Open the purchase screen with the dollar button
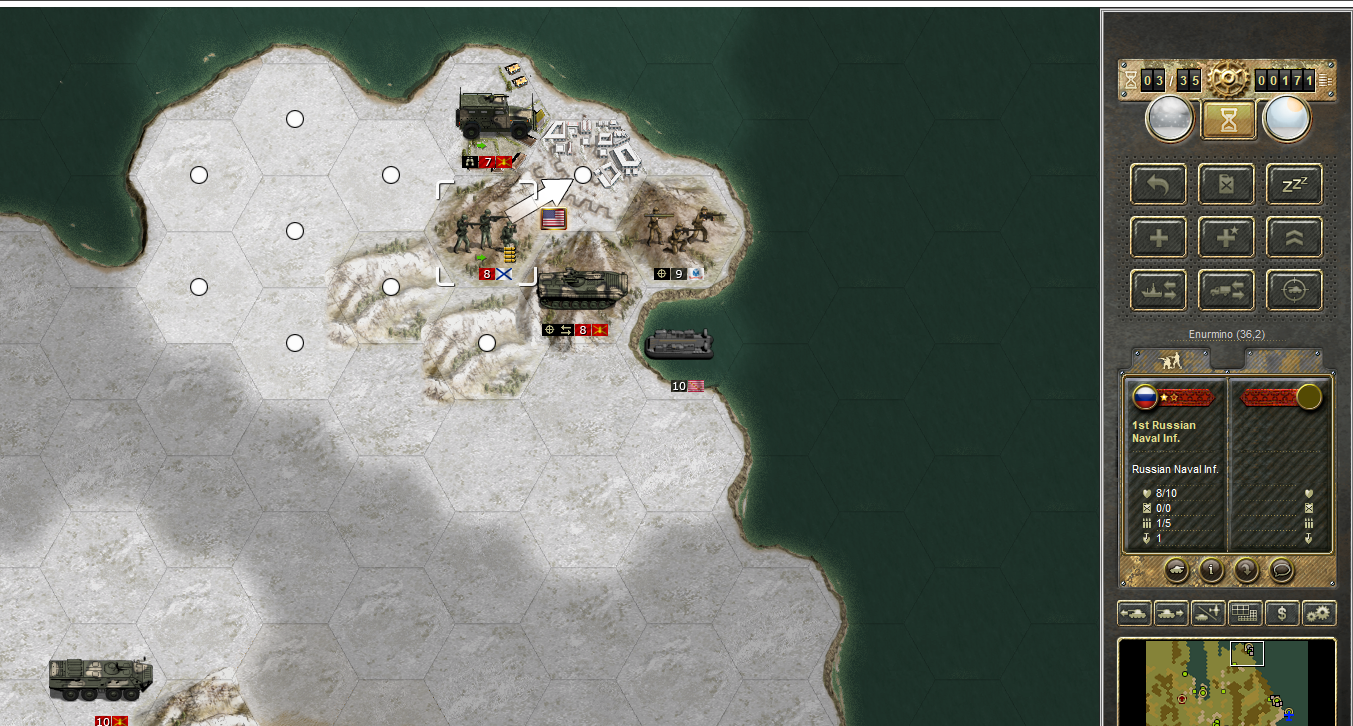This screenshot has width=1353, height=726. coord(1282,613)
